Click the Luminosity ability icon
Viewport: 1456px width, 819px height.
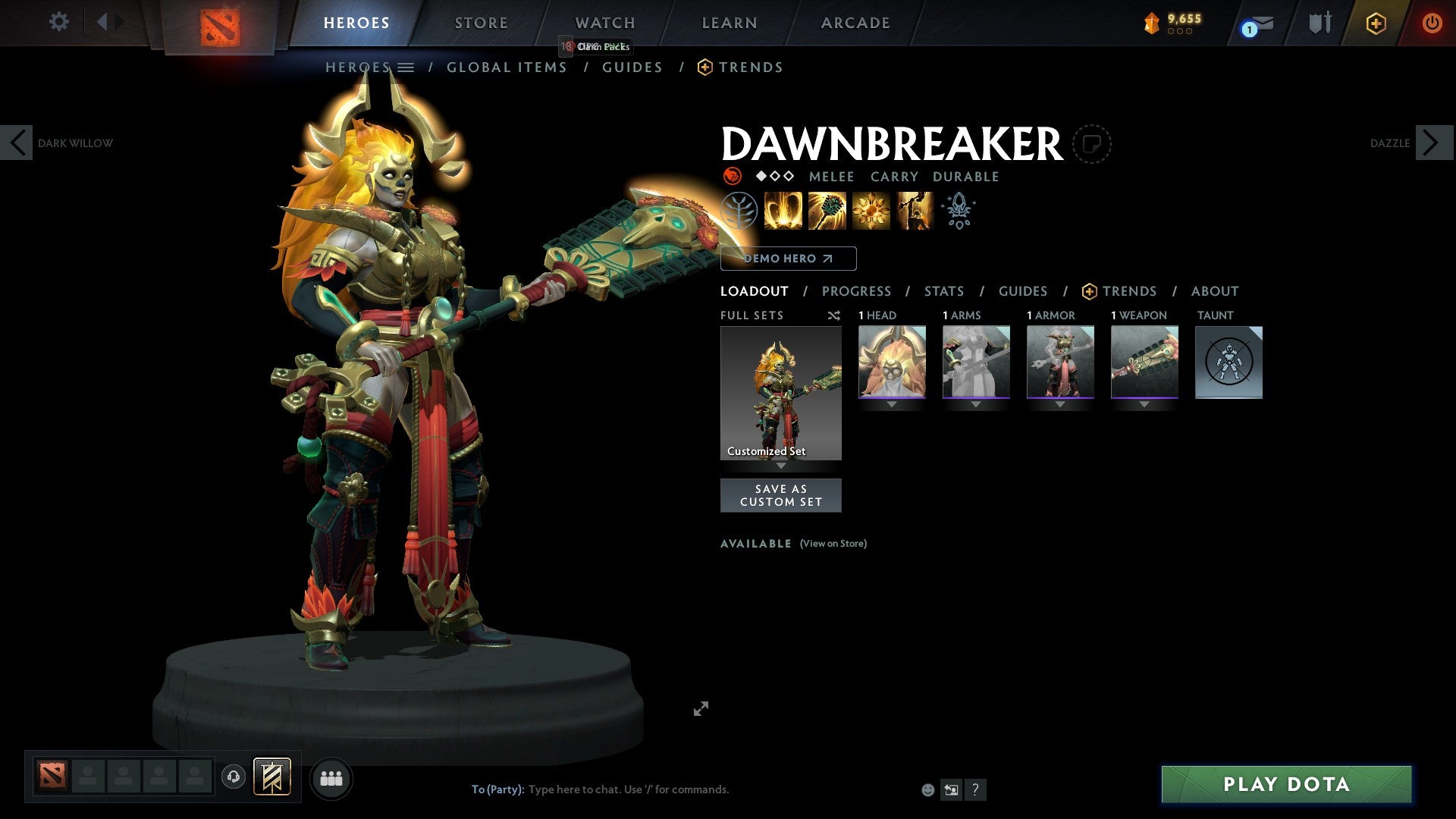pos(871,211)
